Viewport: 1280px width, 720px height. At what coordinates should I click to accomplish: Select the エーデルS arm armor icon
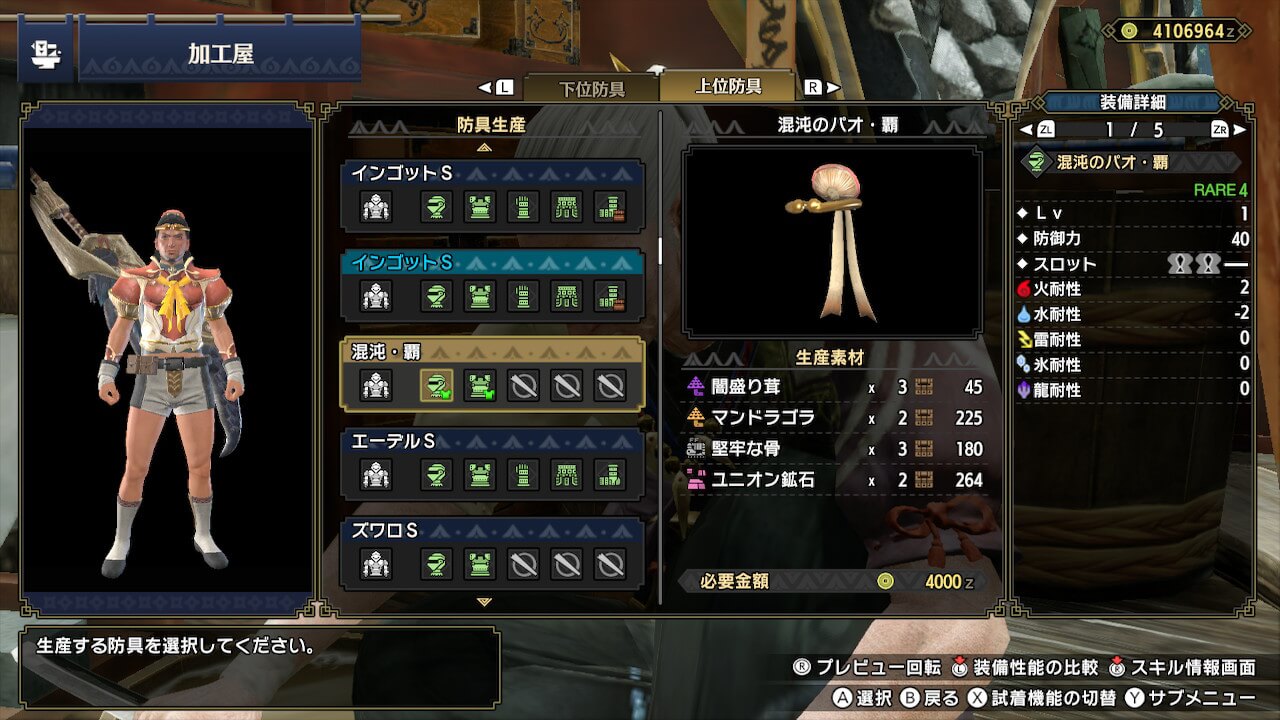(523, 474)
